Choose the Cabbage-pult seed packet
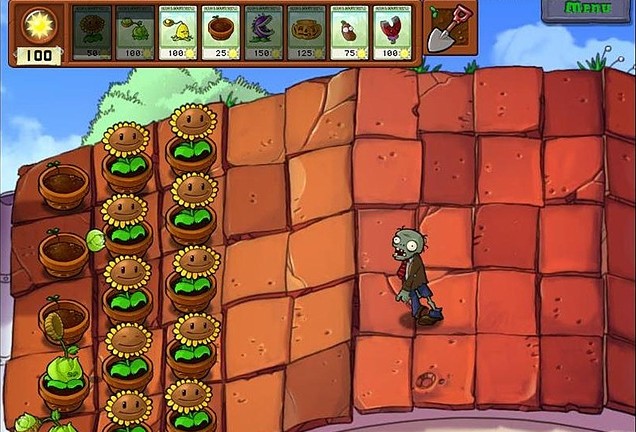Screen dimensions: 636x432 (x=135, y=32)
